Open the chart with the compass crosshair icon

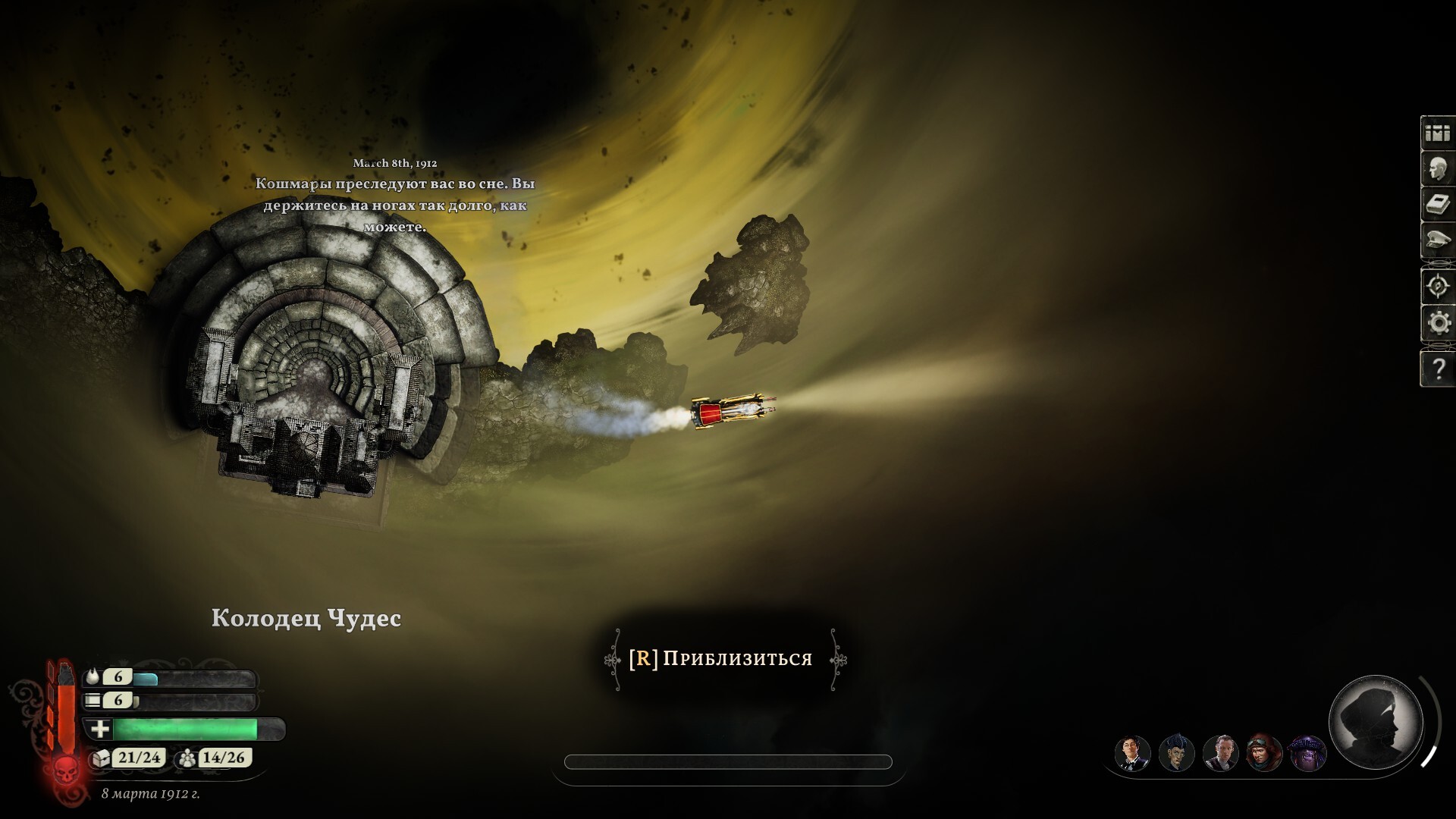coord(1437,287)
